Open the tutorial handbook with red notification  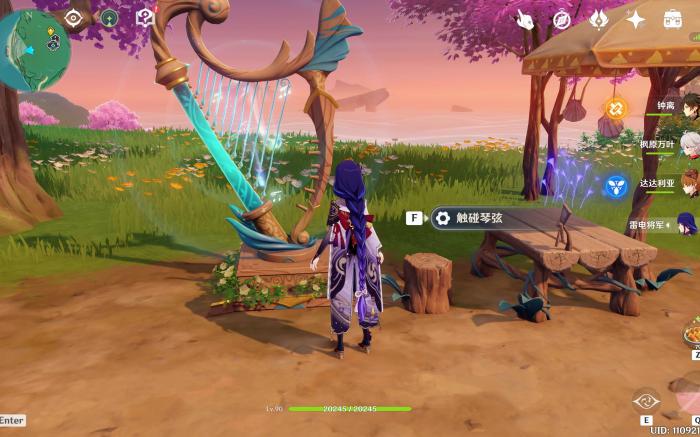click(x=145, y=17)
